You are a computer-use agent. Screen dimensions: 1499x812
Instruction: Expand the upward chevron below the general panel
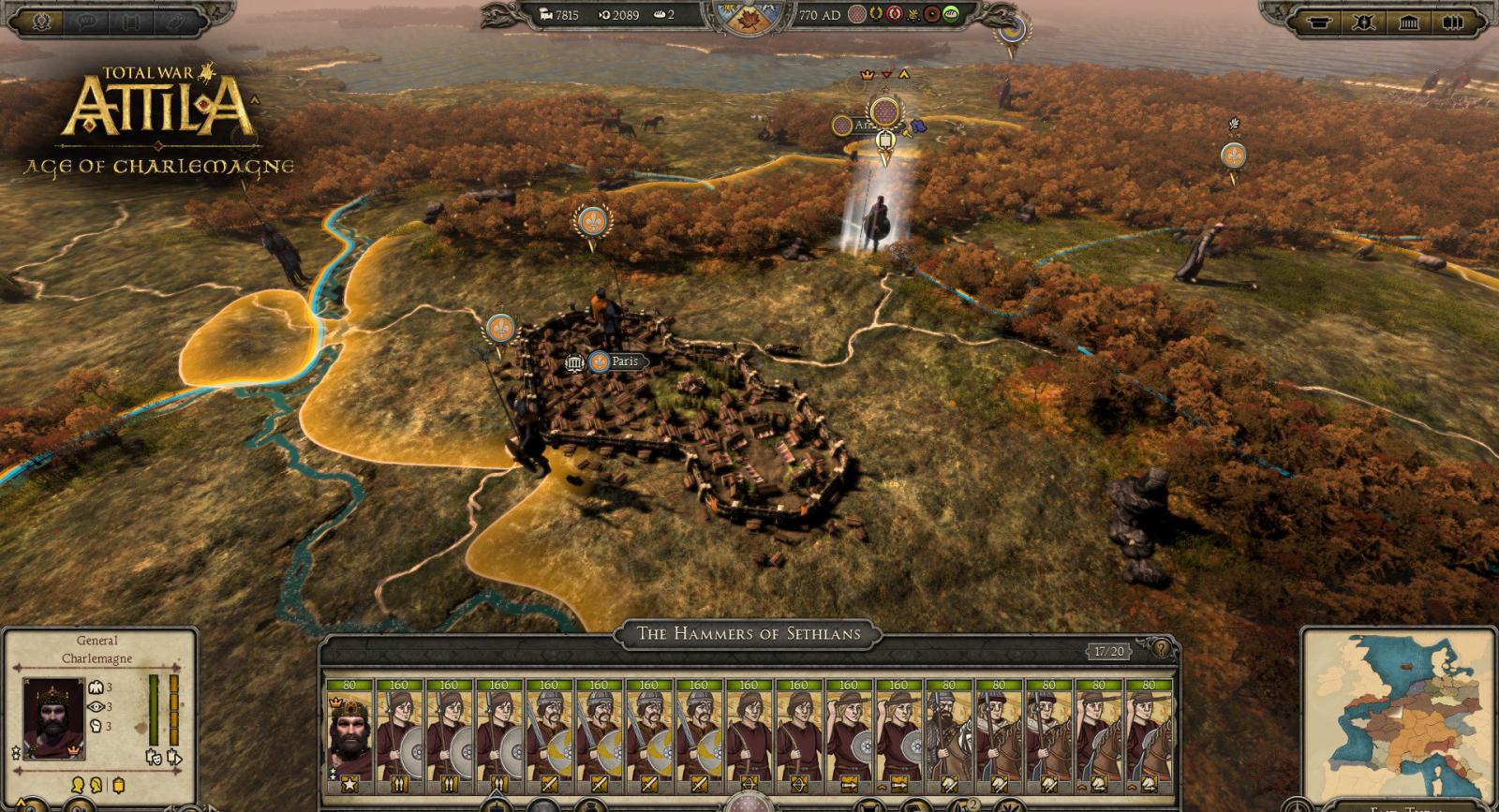point(22,803)
